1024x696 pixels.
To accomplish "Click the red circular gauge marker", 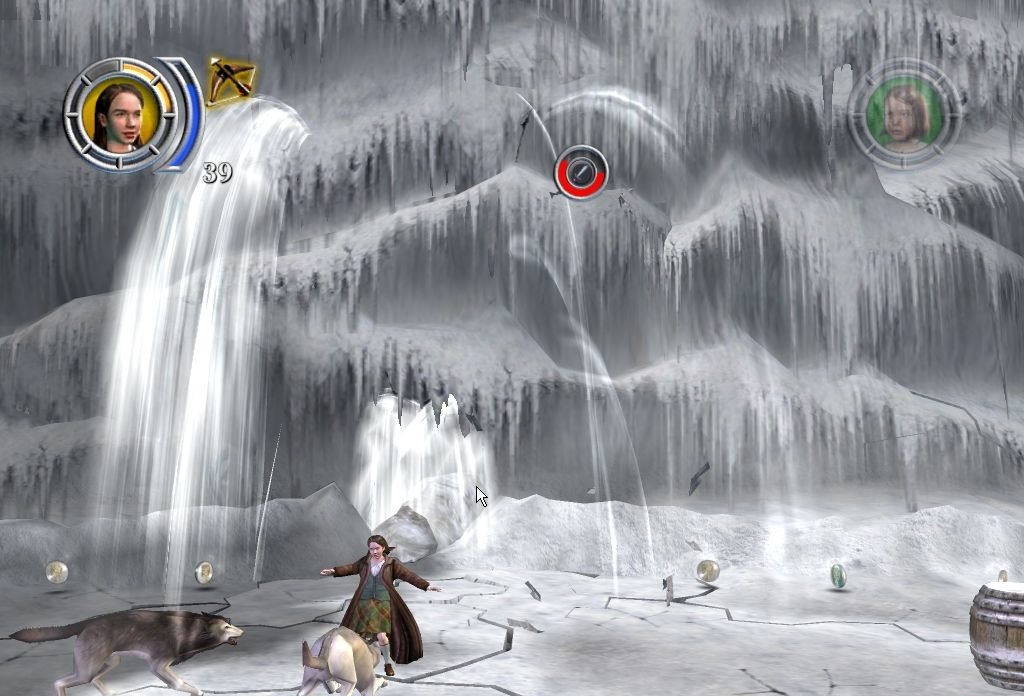I will click(581, 171).
